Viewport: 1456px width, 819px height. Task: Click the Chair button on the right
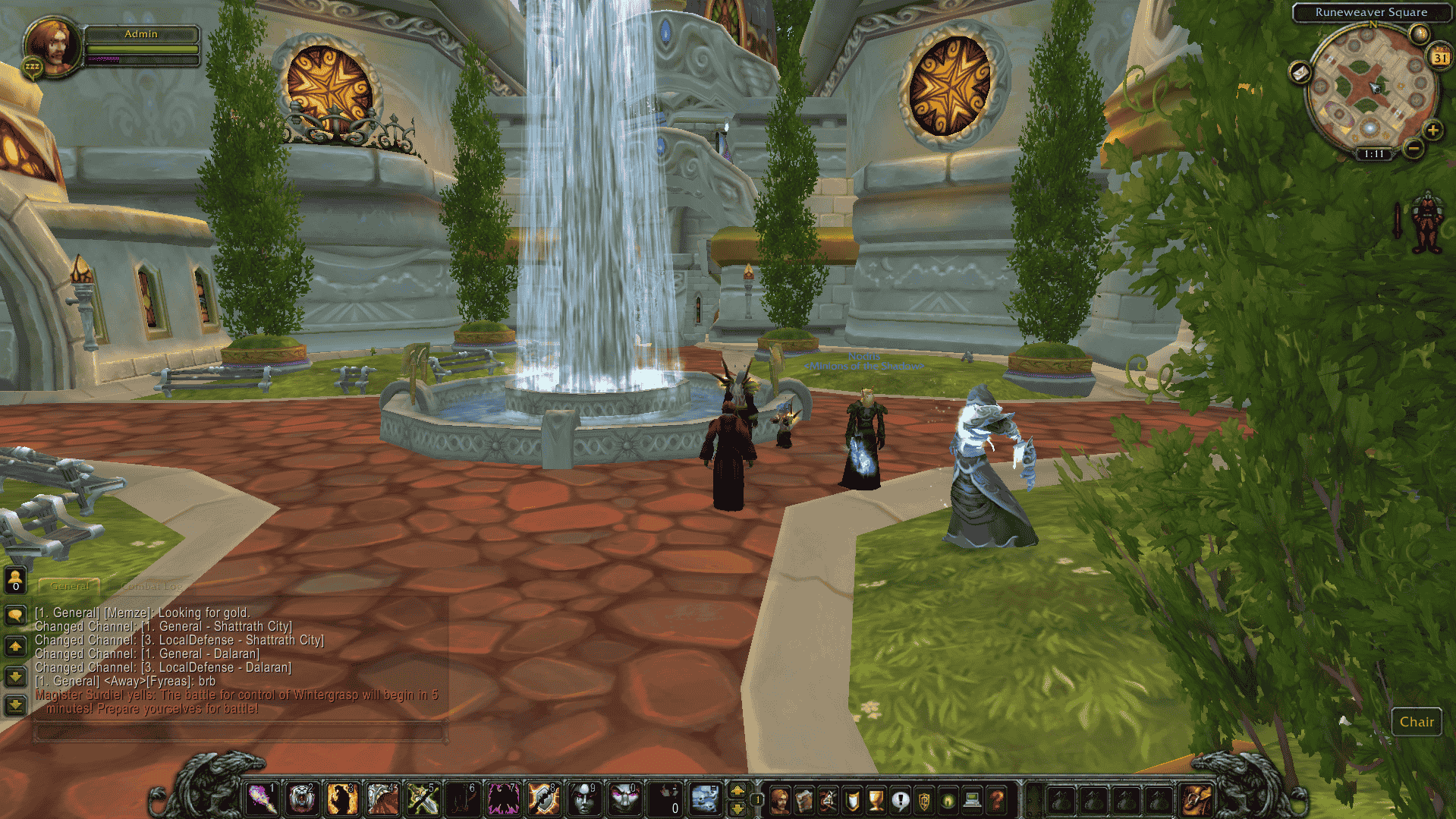tap(1416, 722)
